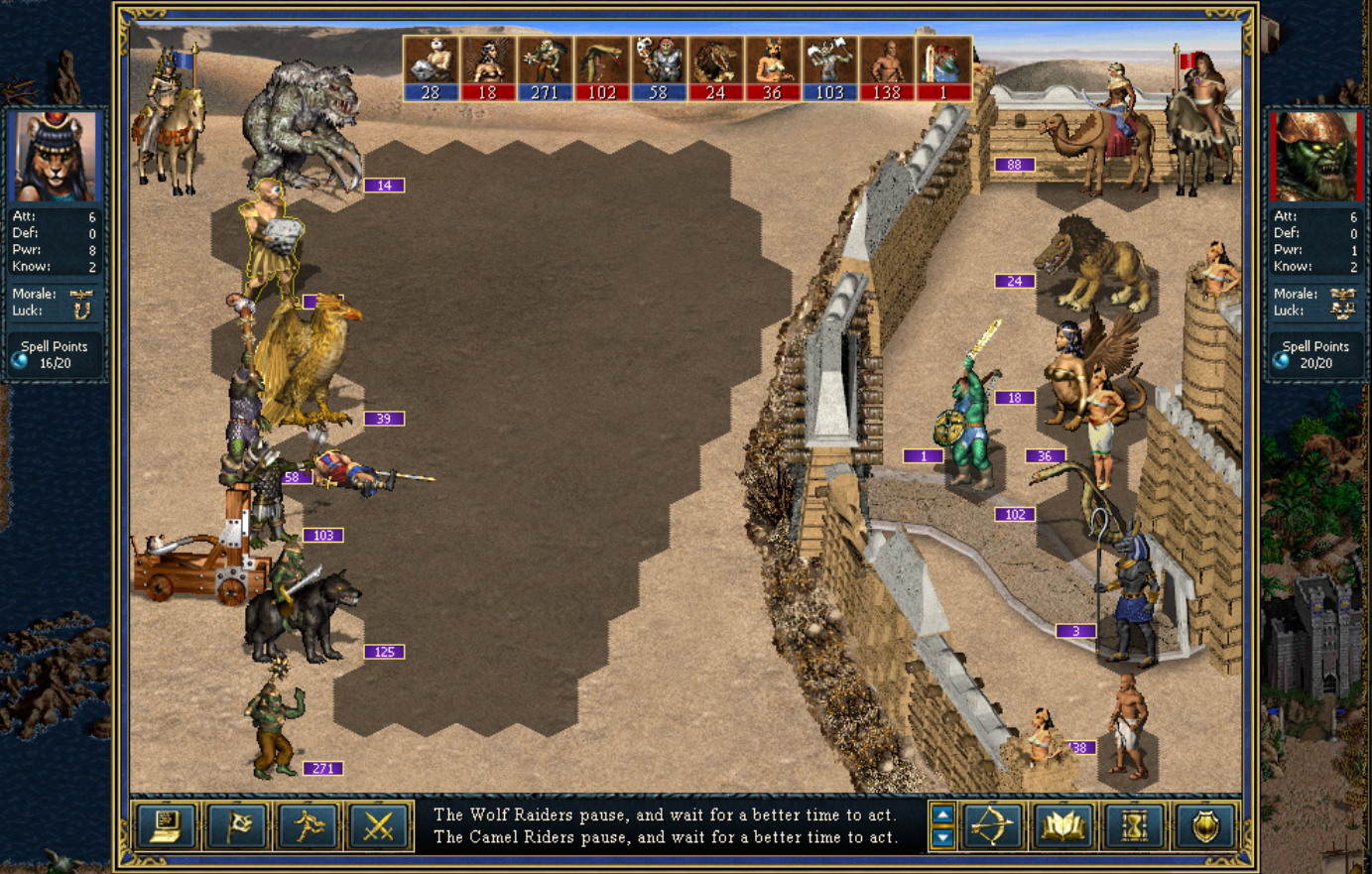Click the 103 axe orc queue portrait
This screenshot has height=874, width=1372.
829,68
